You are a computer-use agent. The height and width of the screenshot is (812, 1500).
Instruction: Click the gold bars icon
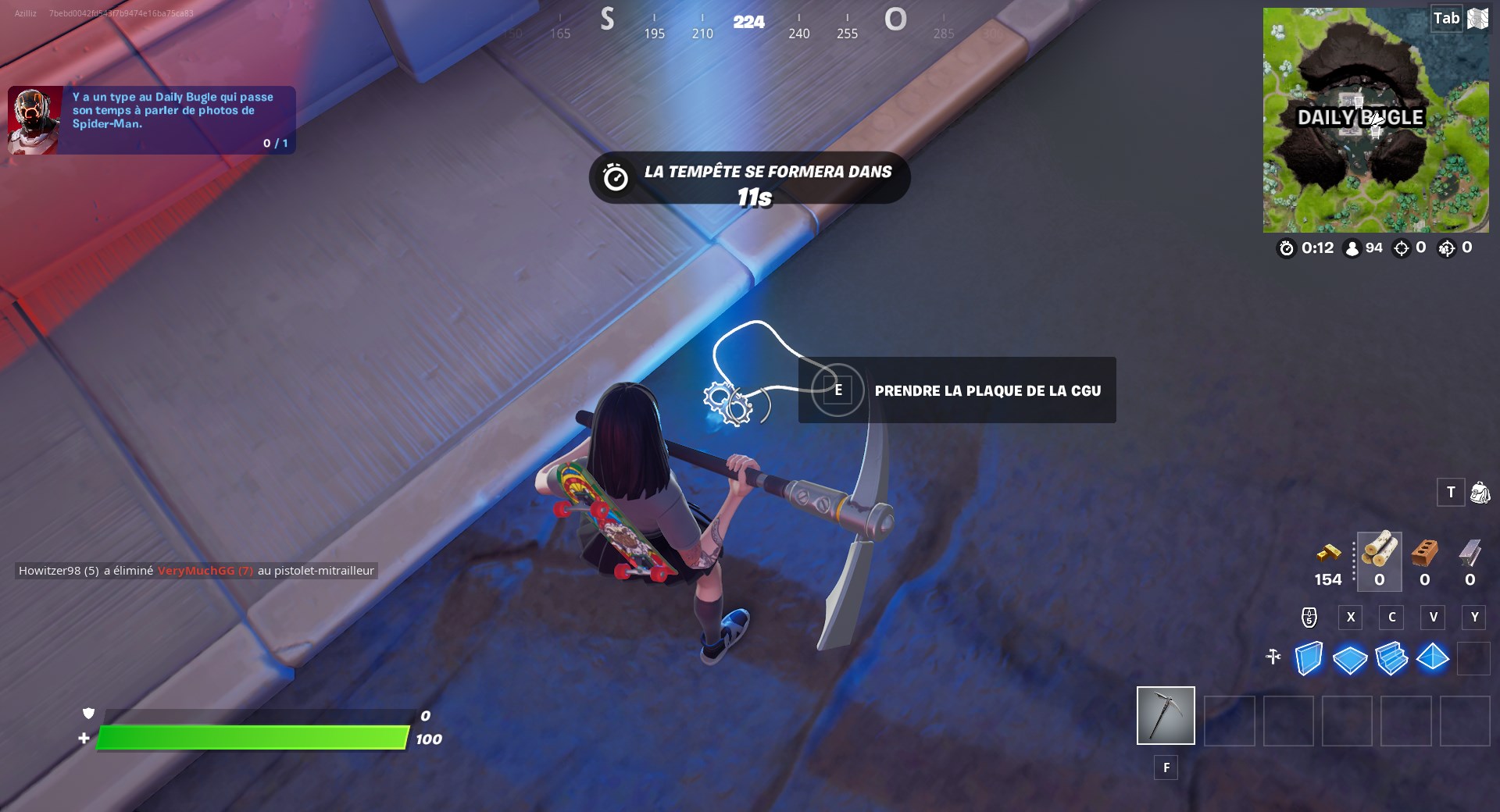click(1328, 553)
